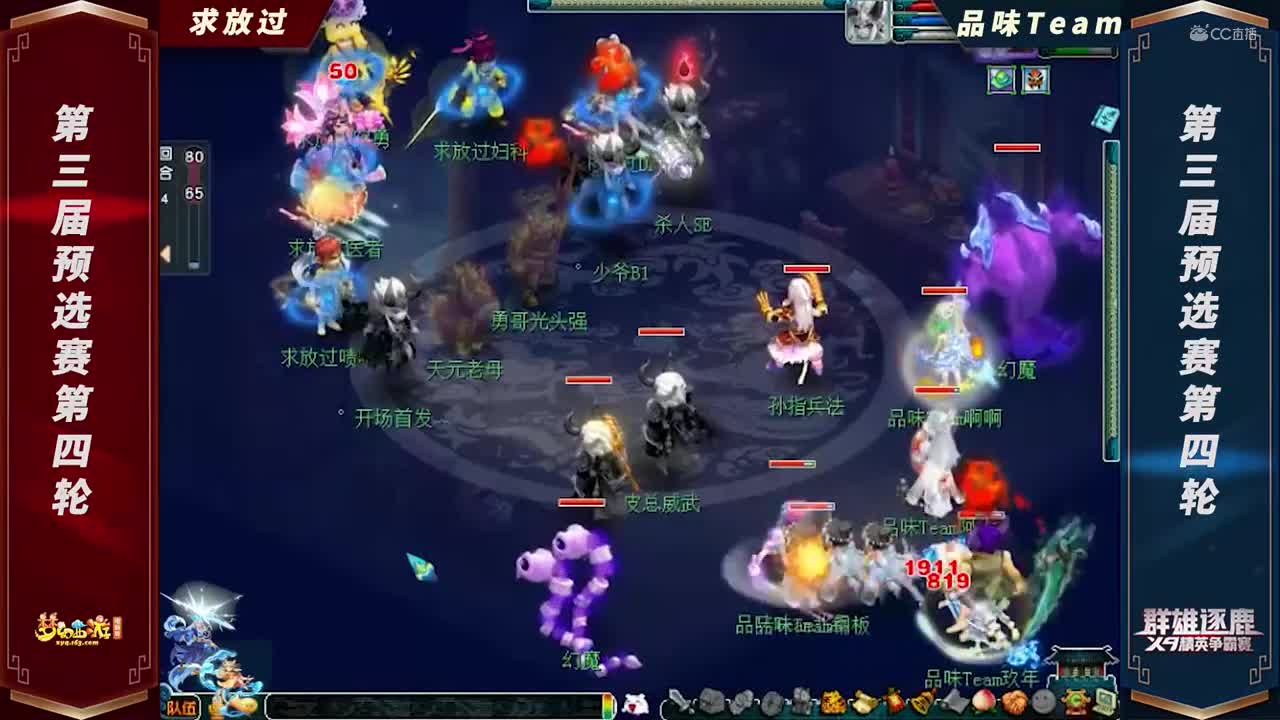Click the pumpkin item icon near toolbar's right side

(1014, 703)
